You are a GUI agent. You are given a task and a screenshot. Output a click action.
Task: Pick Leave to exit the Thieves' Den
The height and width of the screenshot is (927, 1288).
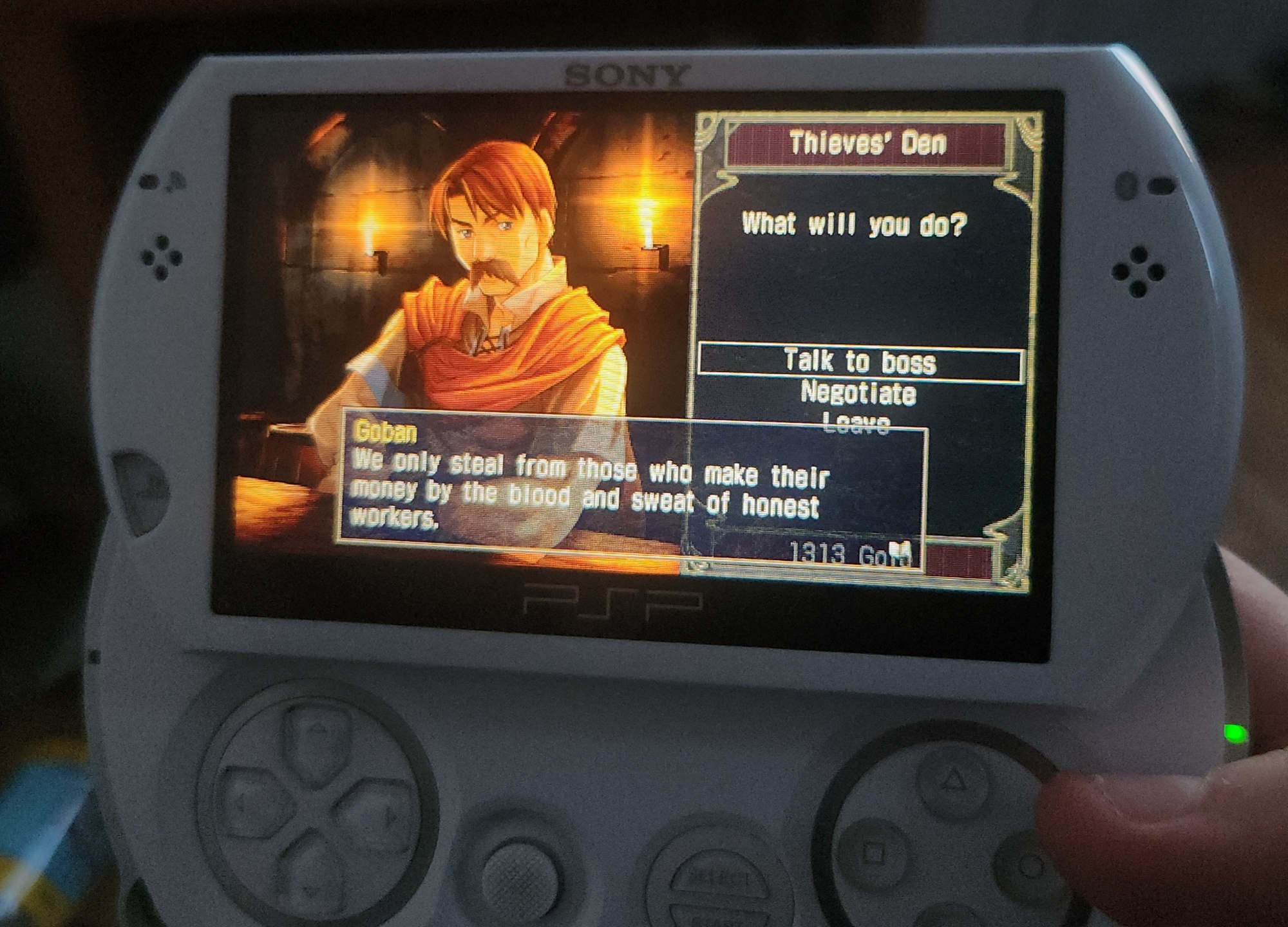pyautogui.click(x=857, y=423)
